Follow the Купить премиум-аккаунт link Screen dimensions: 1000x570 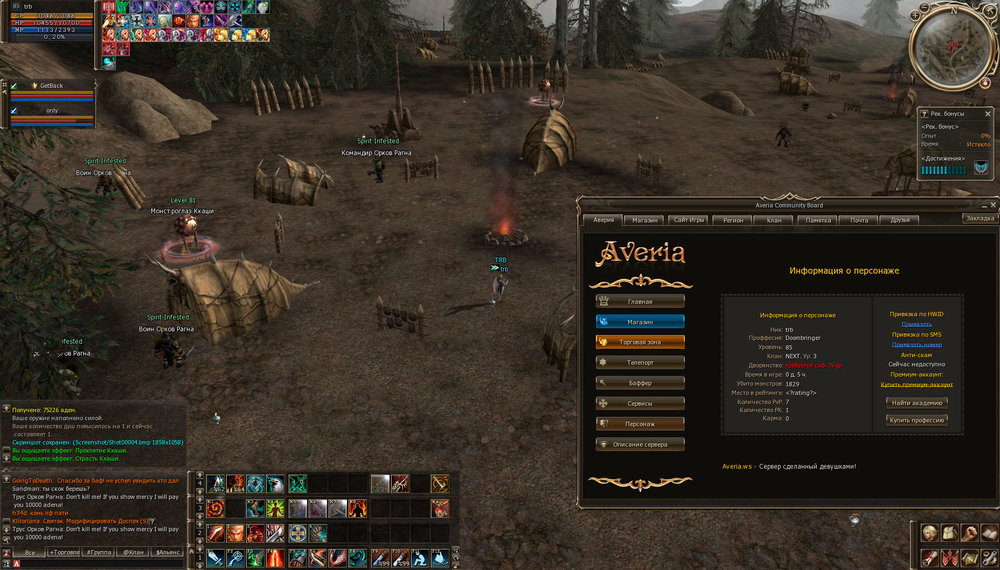pyautogui.click(x=917, y=384)
